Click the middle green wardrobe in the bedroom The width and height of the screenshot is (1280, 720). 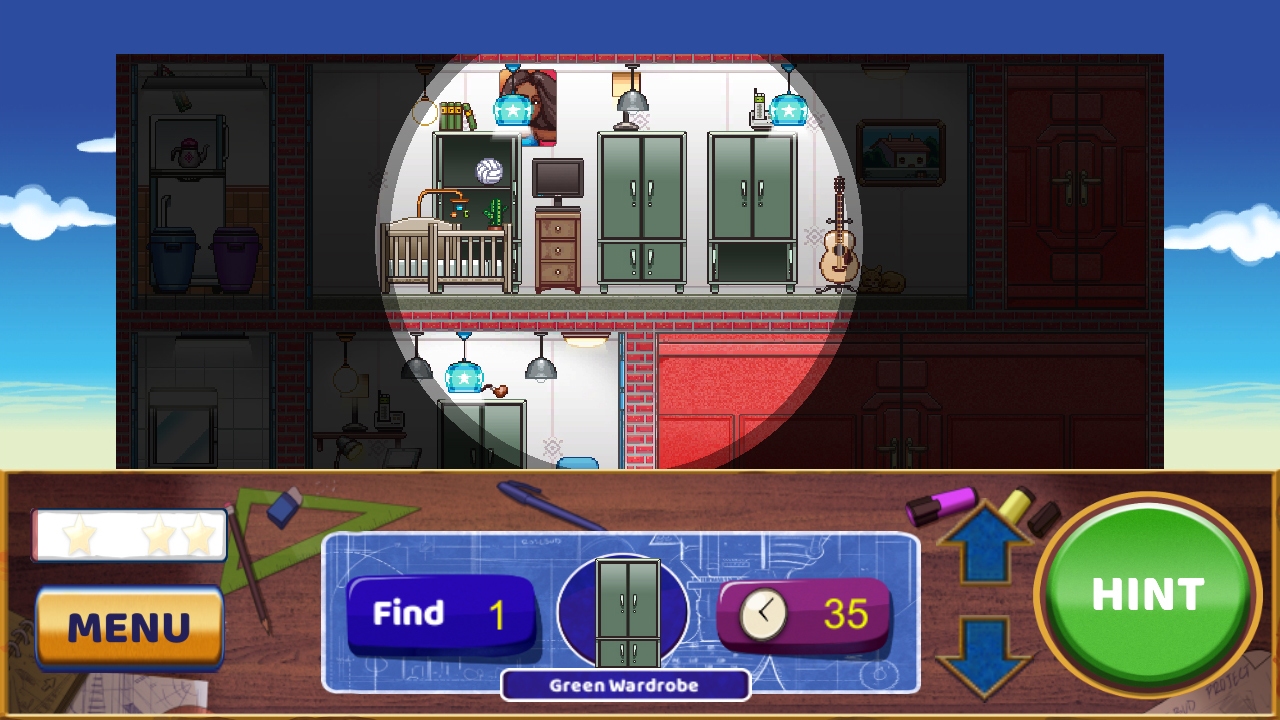click(x=641, y=210)
